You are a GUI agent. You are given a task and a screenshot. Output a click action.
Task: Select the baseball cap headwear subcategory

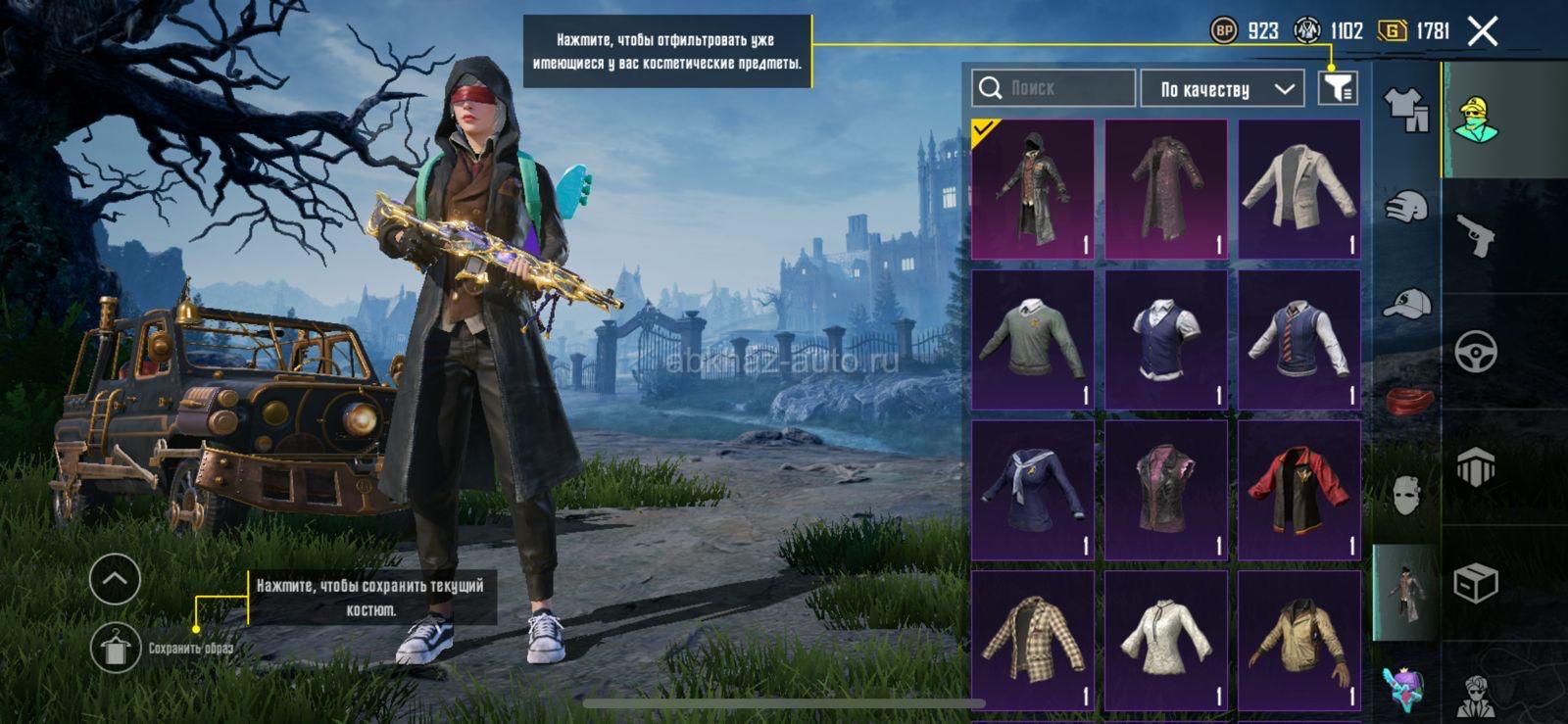click(1405, 304)
